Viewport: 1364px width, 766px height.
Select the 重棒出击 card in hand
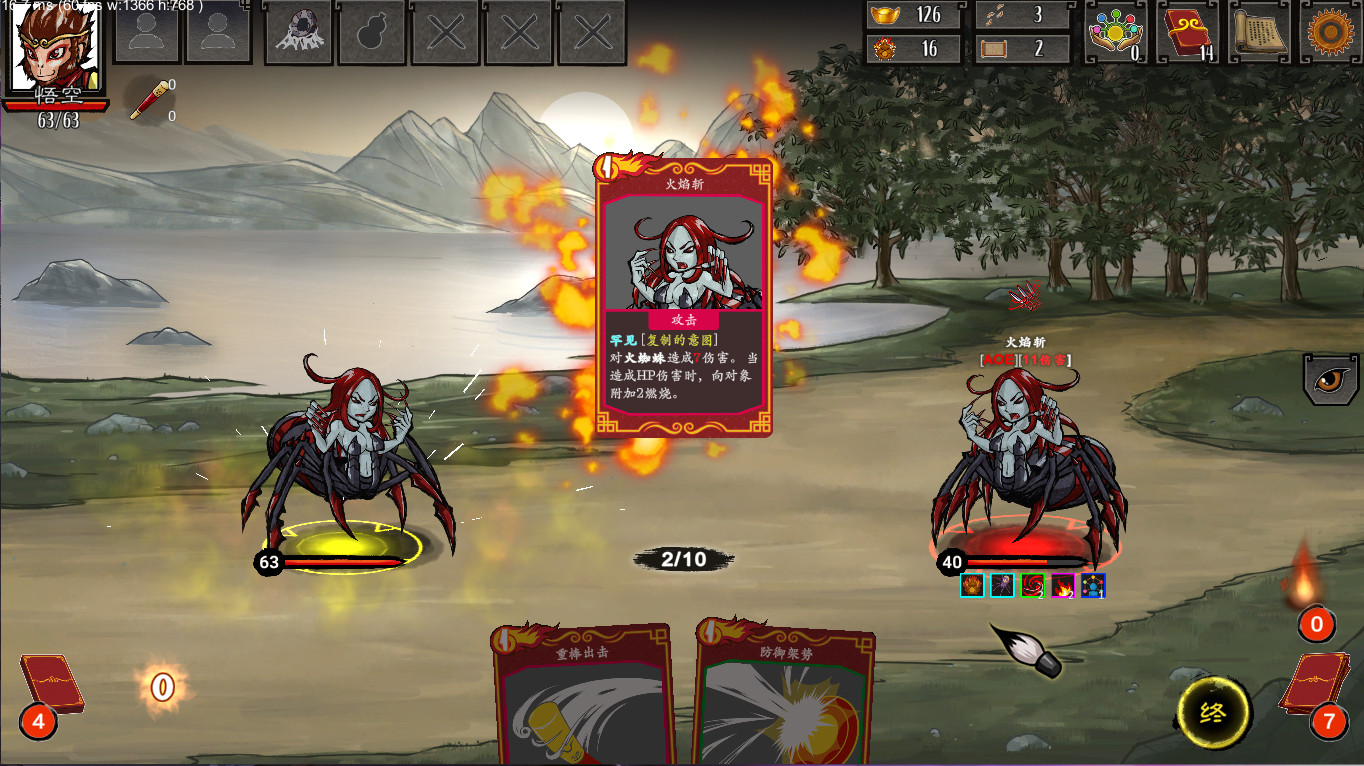(582, 697)
